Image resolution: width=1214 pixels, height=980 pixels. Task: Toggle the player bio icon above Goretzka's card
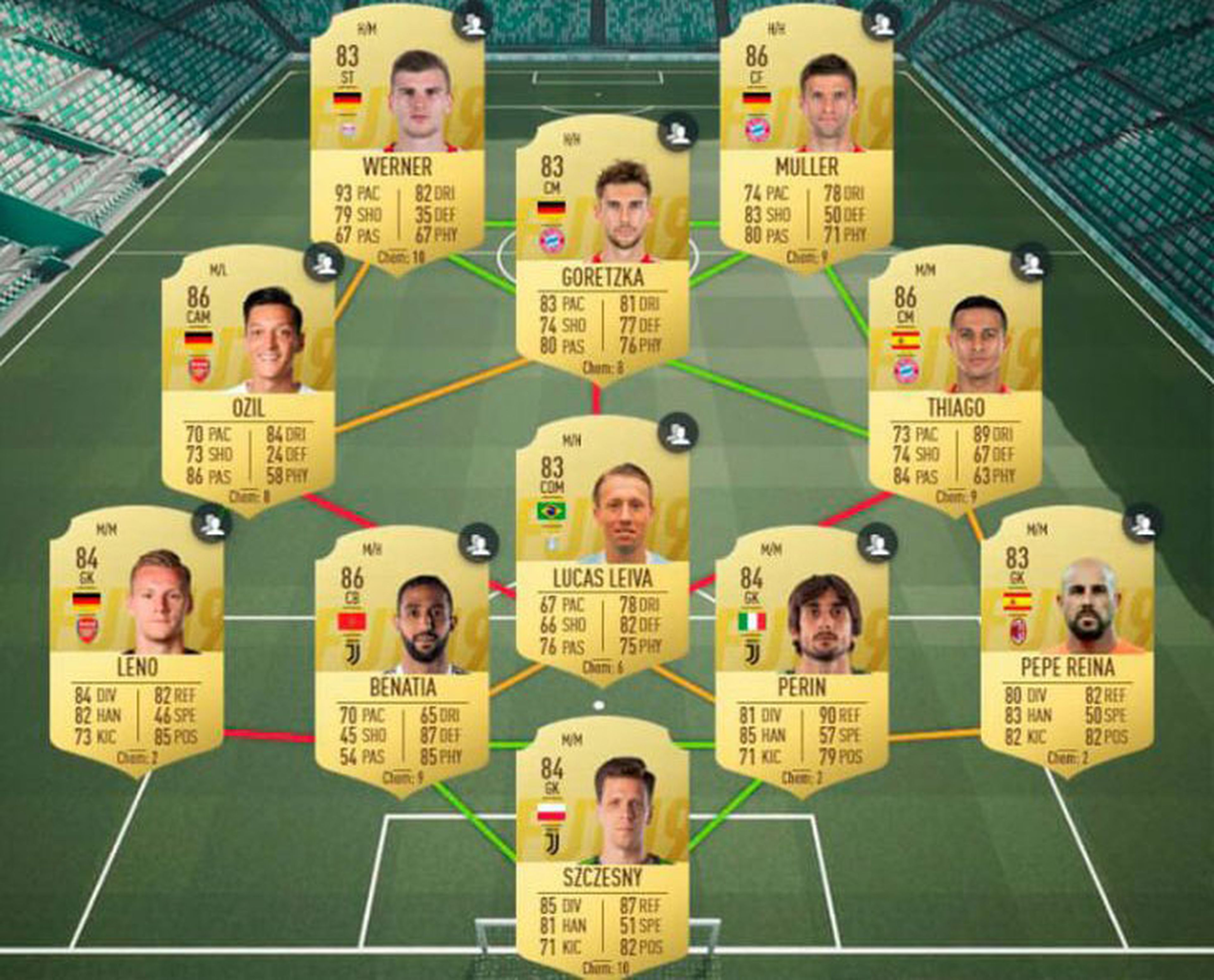tap(677, 135)
